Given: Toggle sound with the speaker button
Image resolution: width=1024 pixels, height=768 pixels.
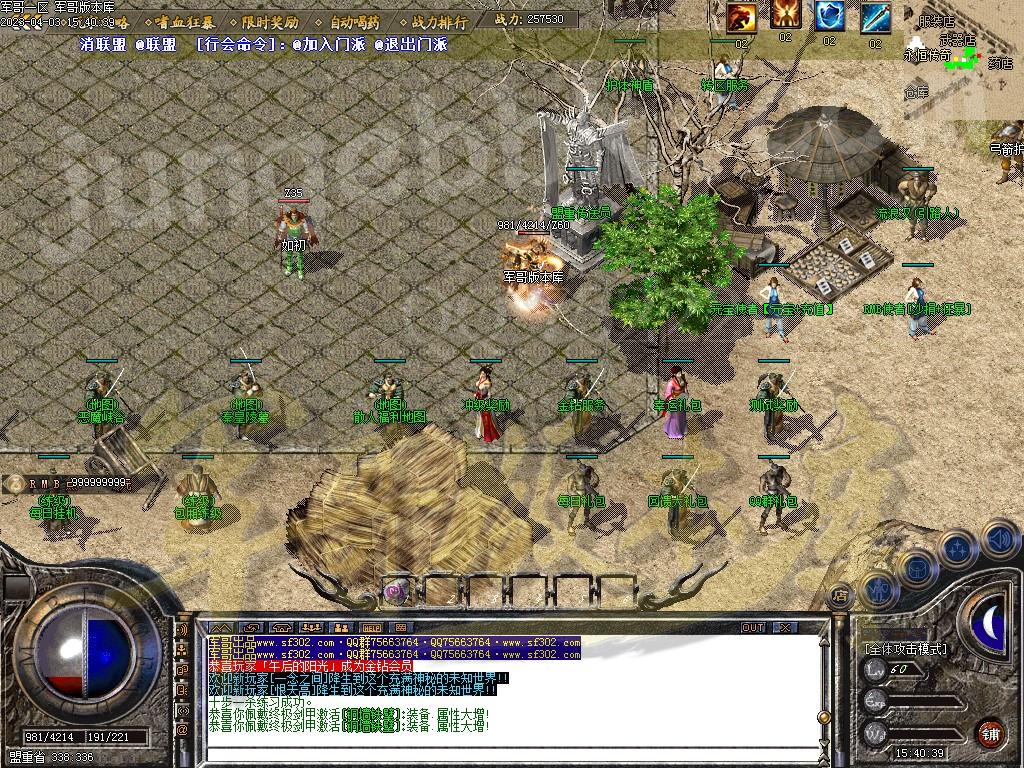Looking at the screenshot, I should [1000, 539].
